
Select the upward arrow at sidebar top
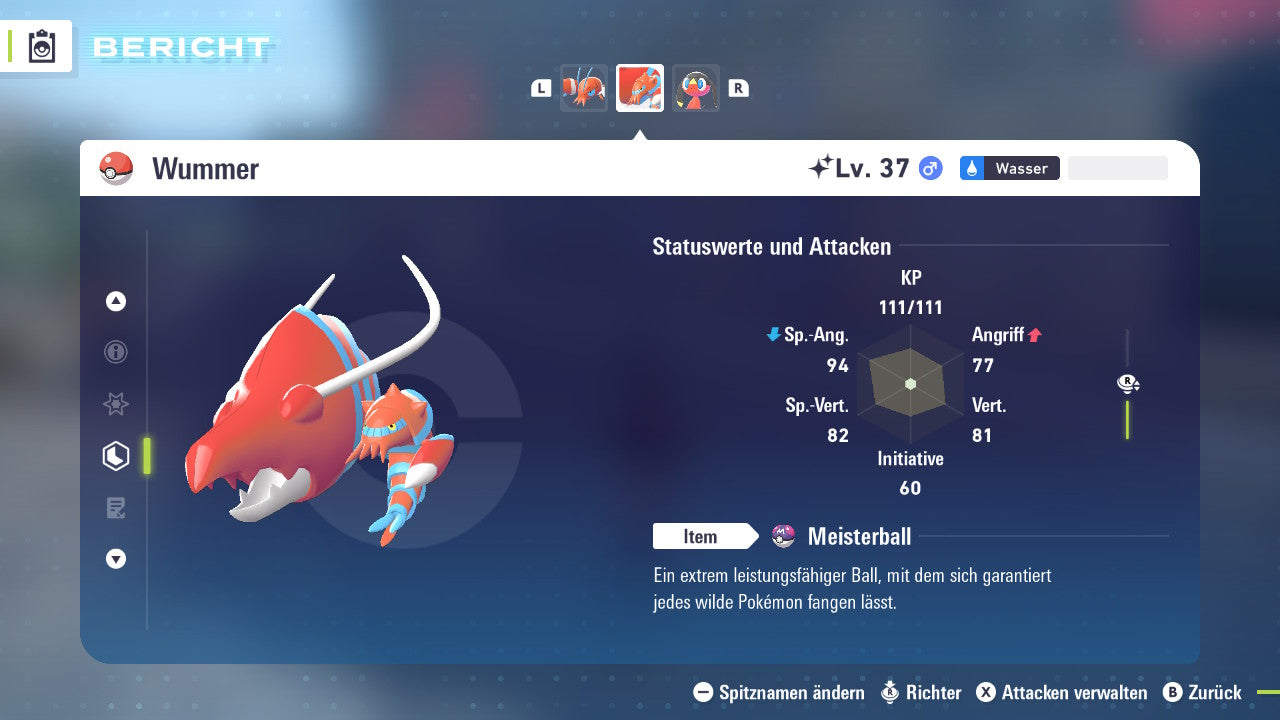(x=115, y=301)
